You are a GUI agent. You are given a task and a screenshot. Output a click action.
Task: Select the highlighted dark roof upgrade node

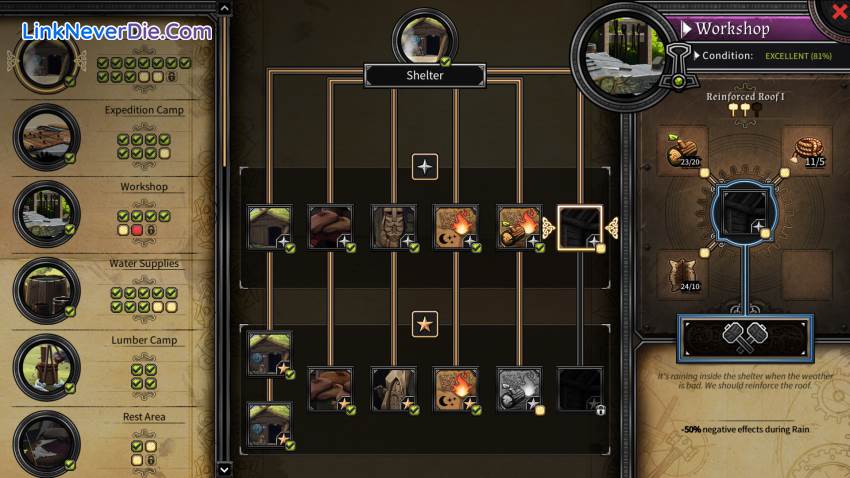[x=580, y=228]
